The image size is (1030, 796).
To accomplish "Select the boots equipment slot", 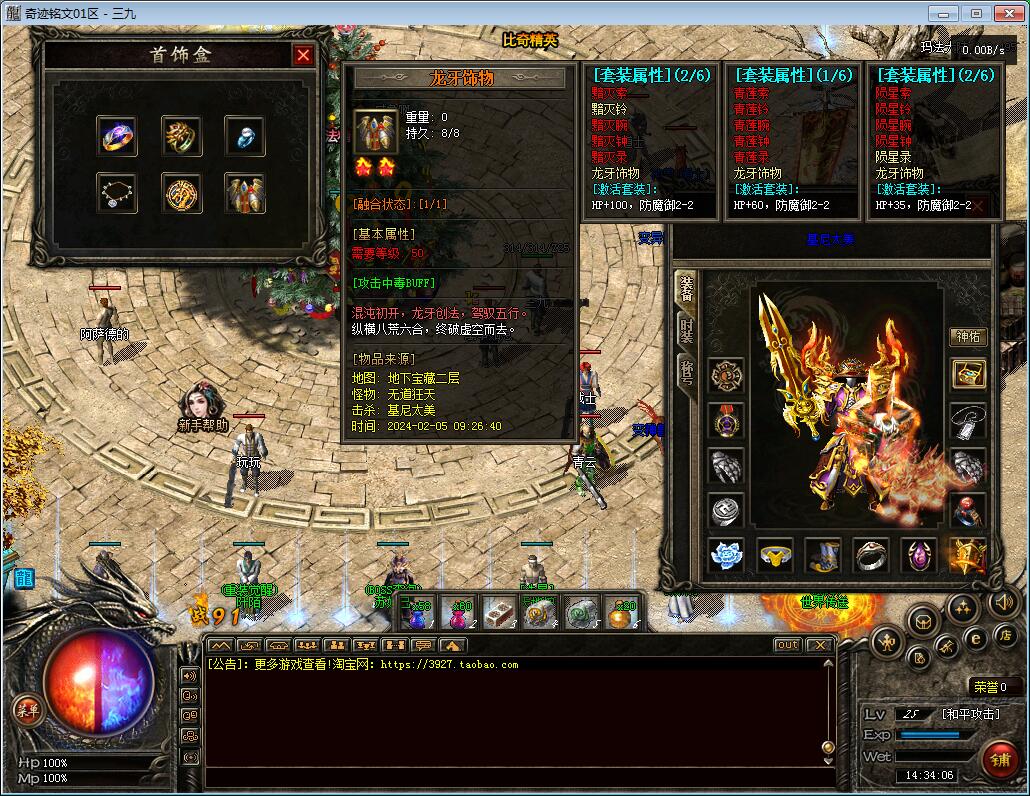I will tap(823, 555).
